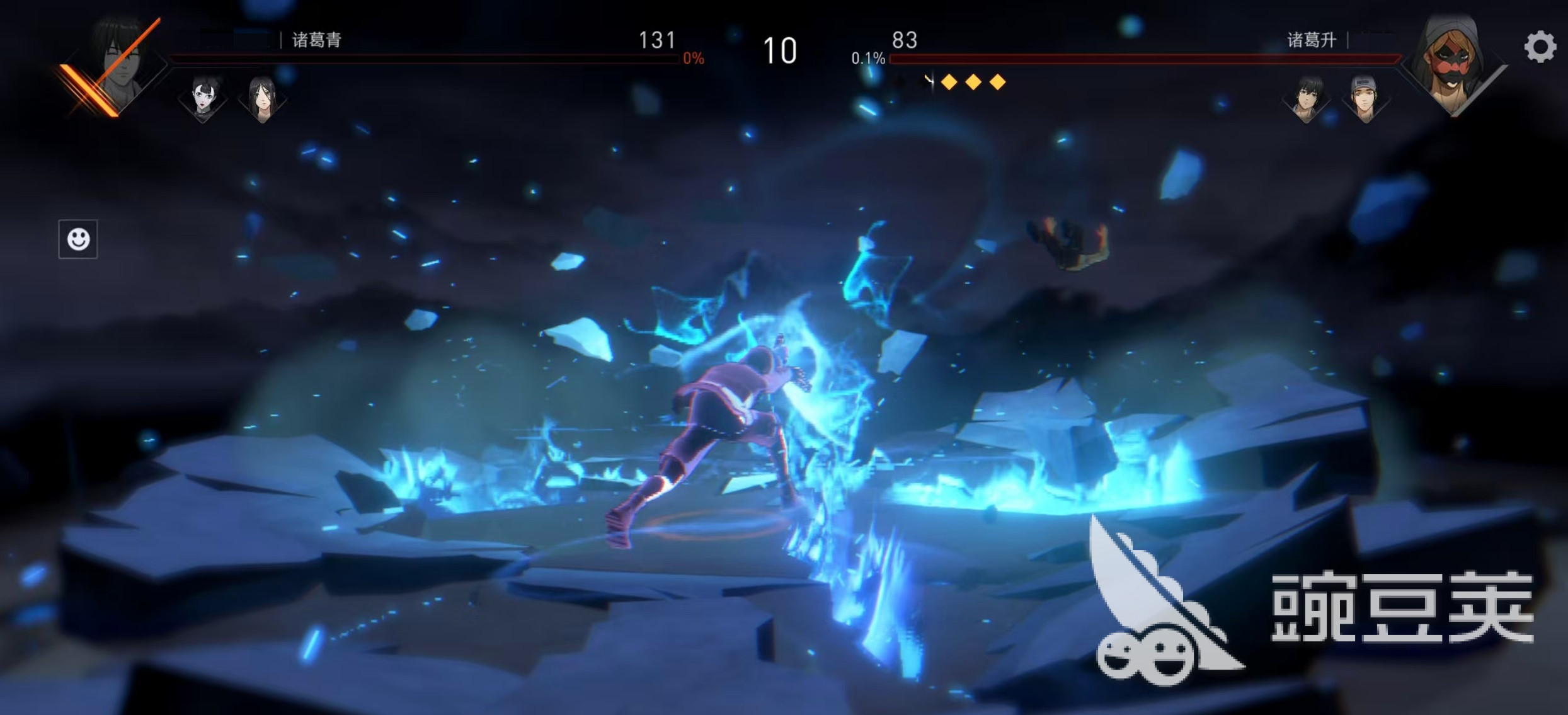Tap the dark-haired man opponent portrait
Screen dimensions: 1568x715
click(1307, 99)
